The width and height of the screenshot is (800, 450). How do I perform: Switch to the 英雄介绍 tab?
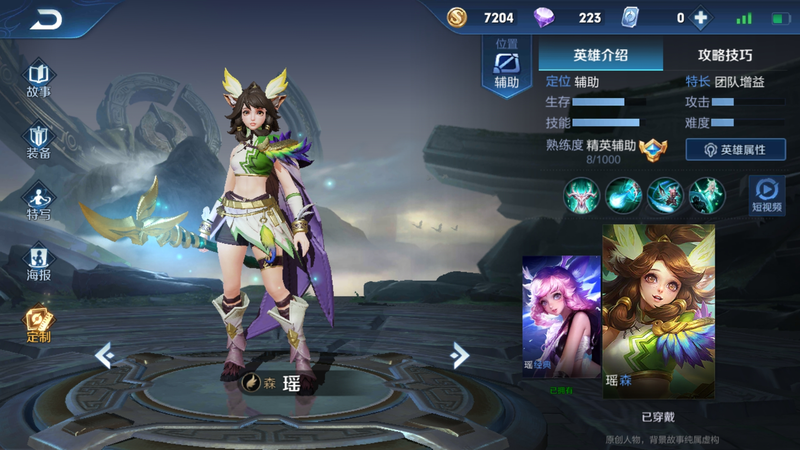(600, 55)
